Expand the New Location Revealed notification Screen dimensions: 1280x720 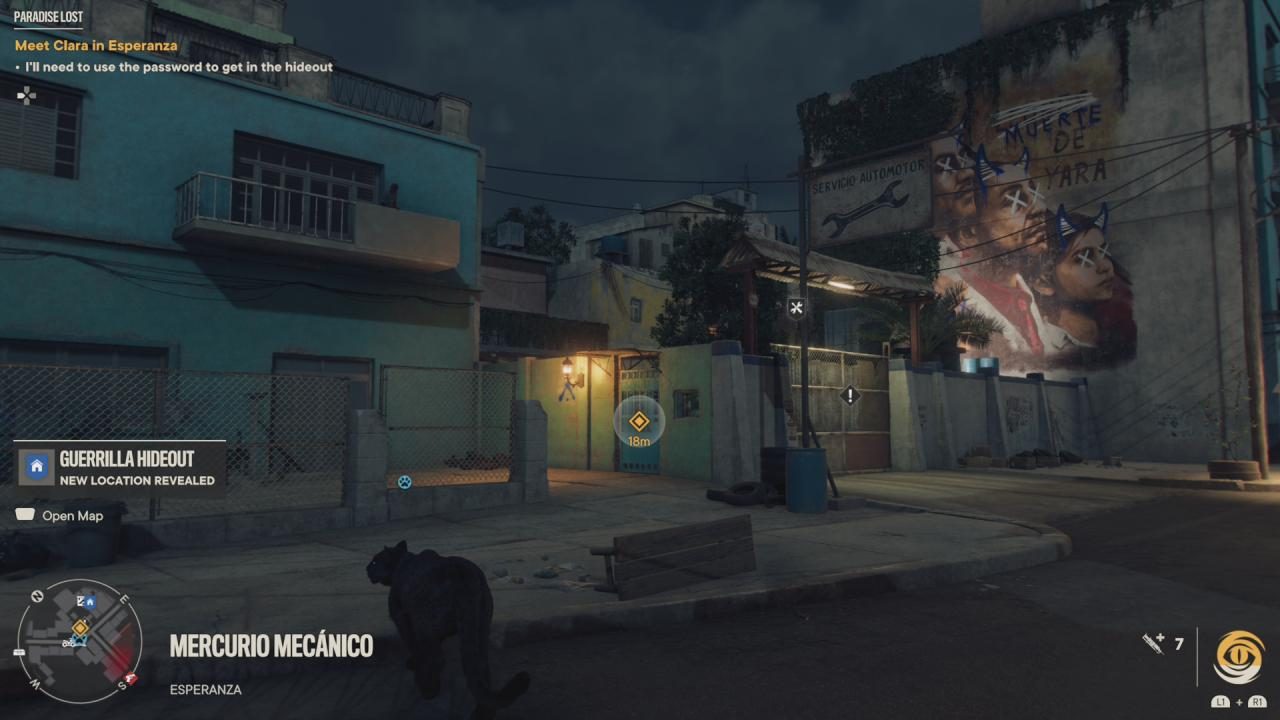tap(136, 480)
